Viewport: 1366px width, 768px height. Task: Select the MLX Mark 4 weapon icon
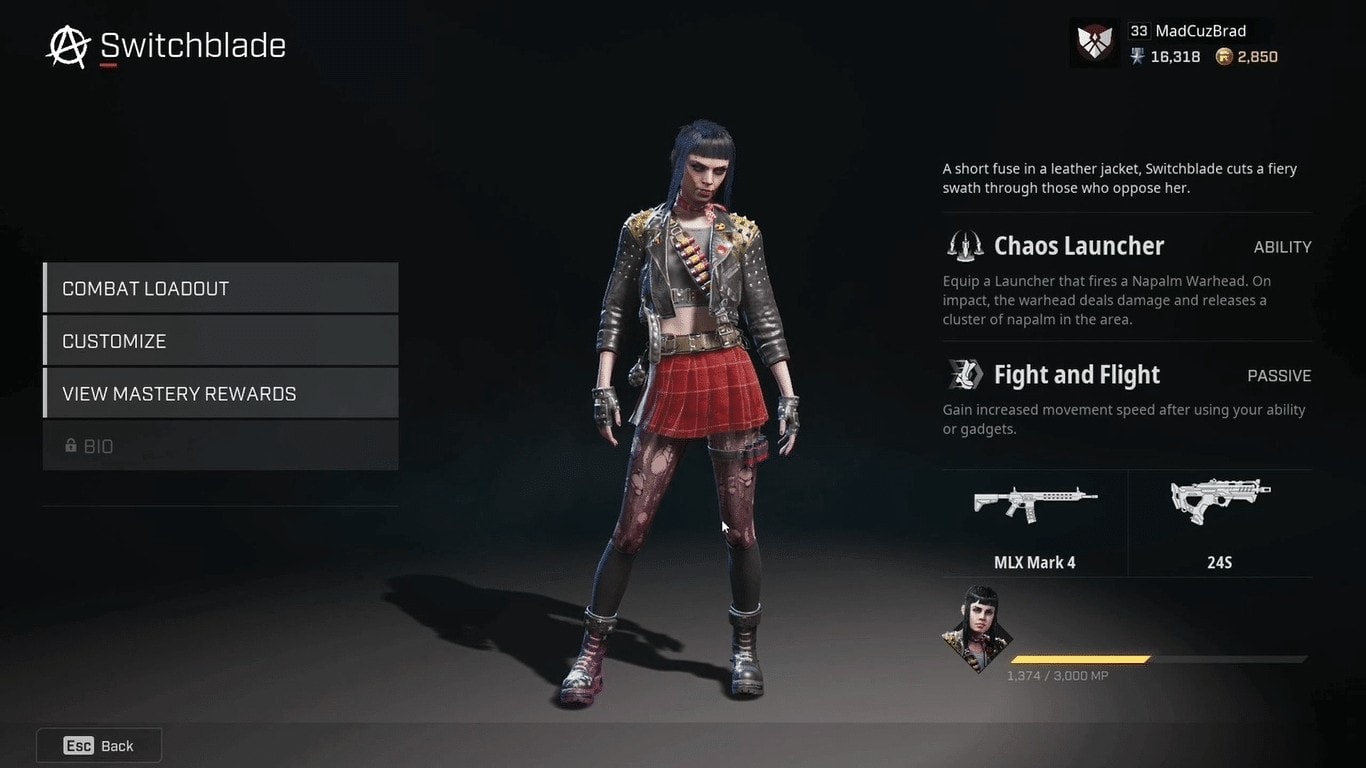pos(1034,503)
